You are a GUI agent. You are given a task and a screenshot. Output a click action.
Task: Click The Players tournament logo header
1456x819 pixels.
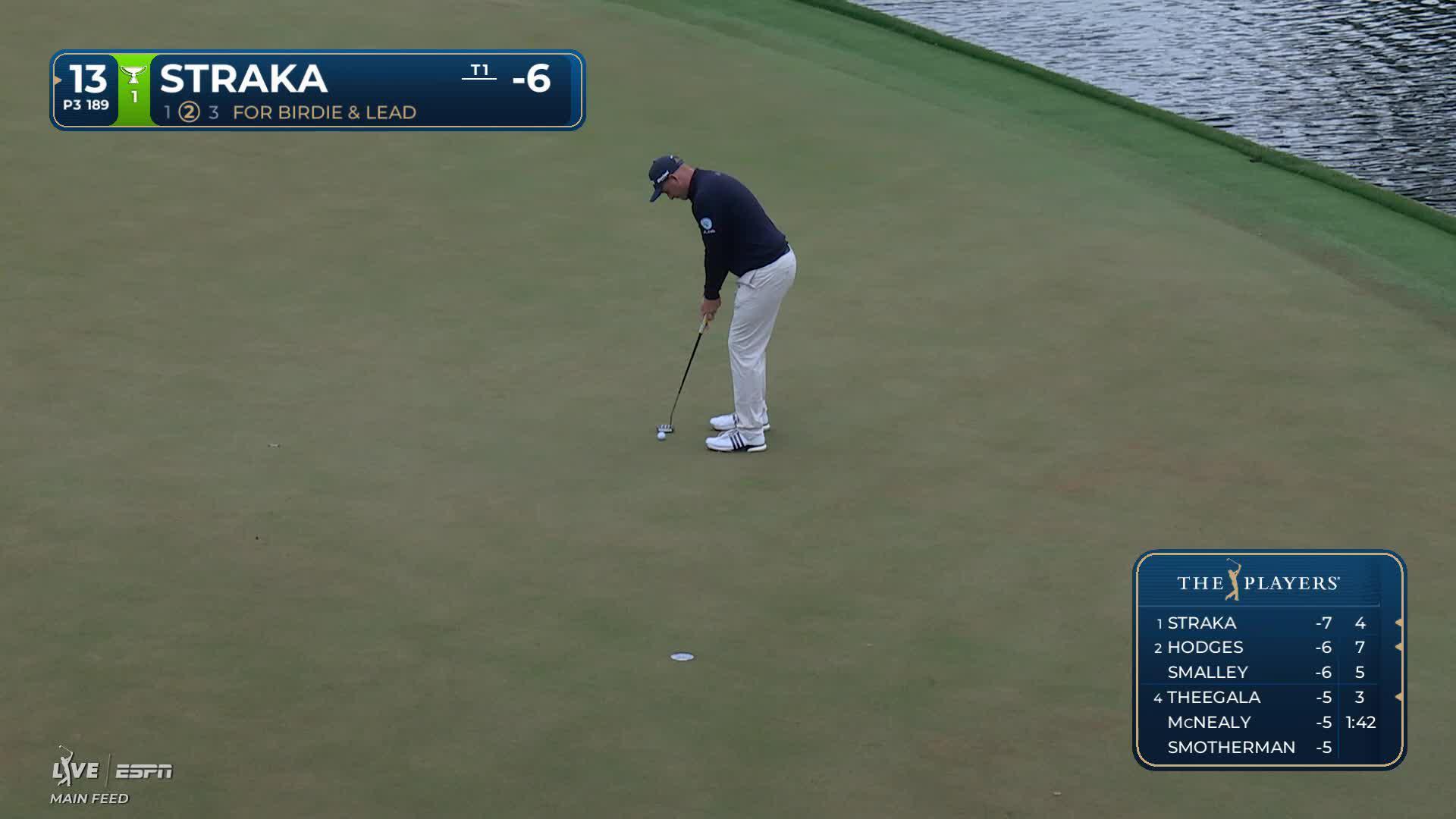click(1259, 582)
